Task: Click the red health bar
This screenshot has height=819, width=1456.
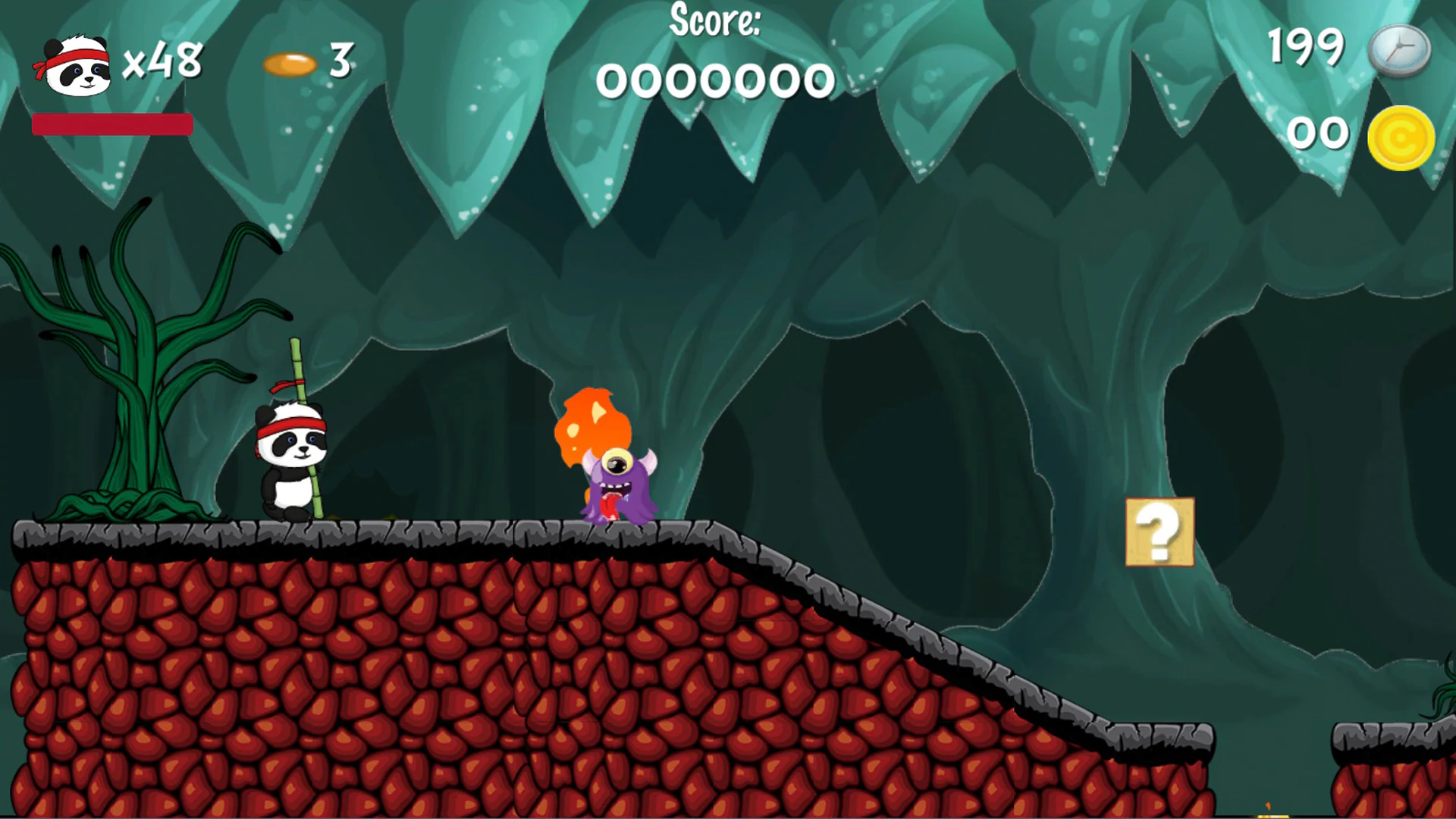Action: 112,125
